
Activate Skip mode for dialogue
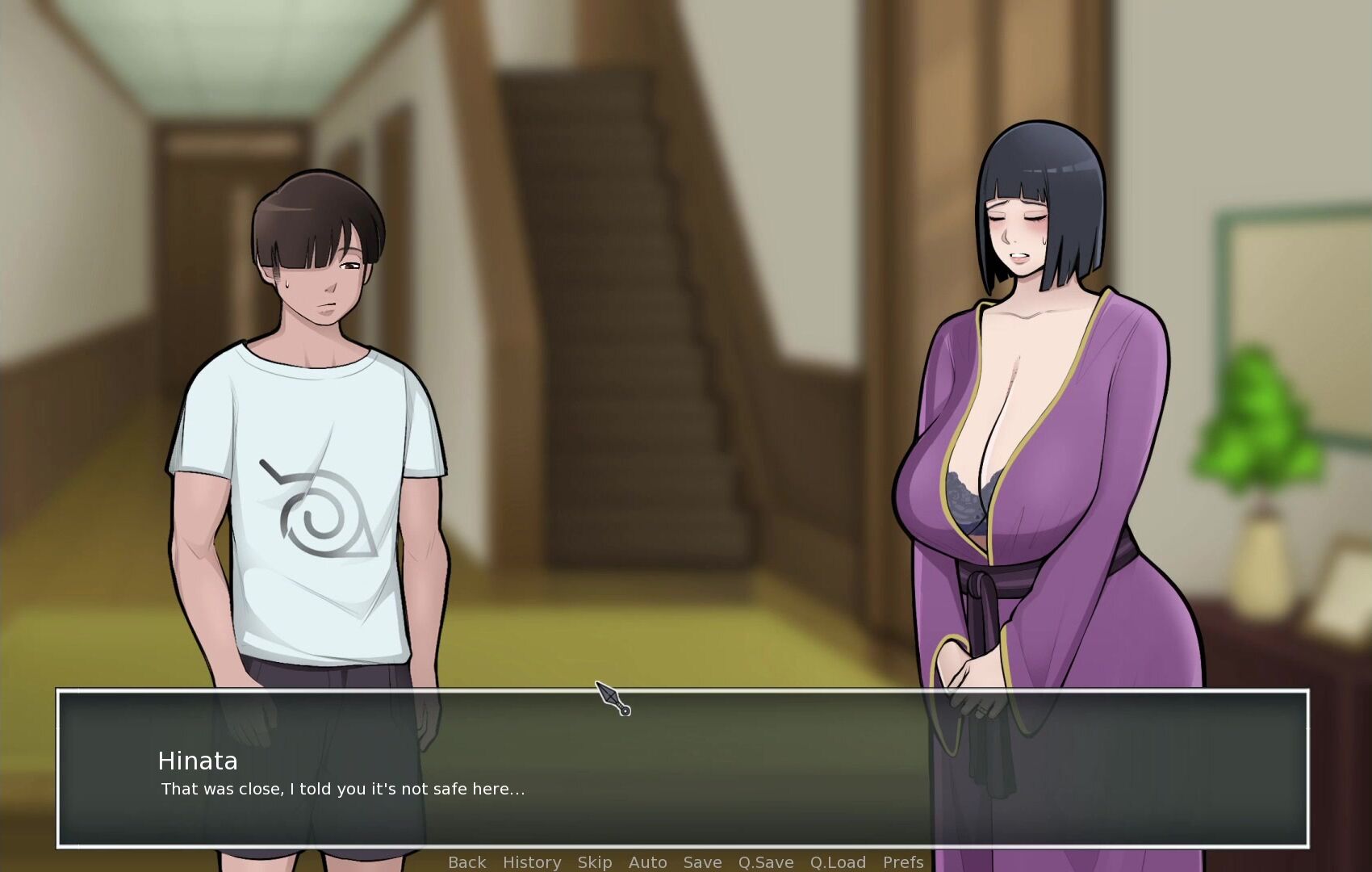click(595, 862)
